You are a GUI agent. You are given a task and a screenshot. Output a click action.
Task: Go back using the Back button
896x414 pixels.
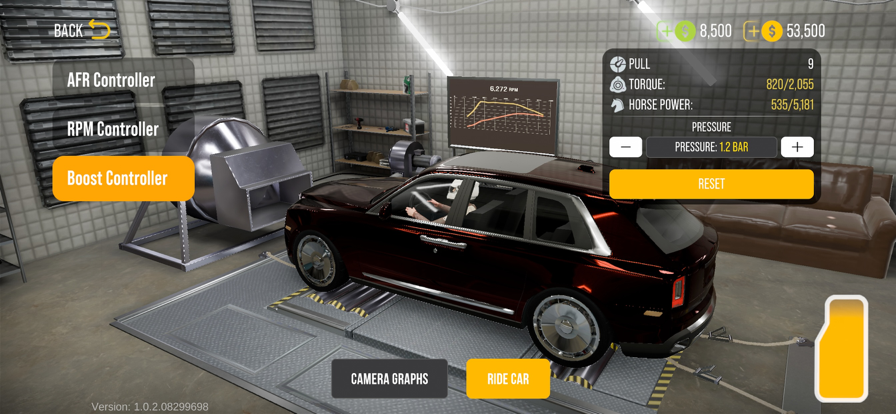pyautogui.click(x=82, y=30)
